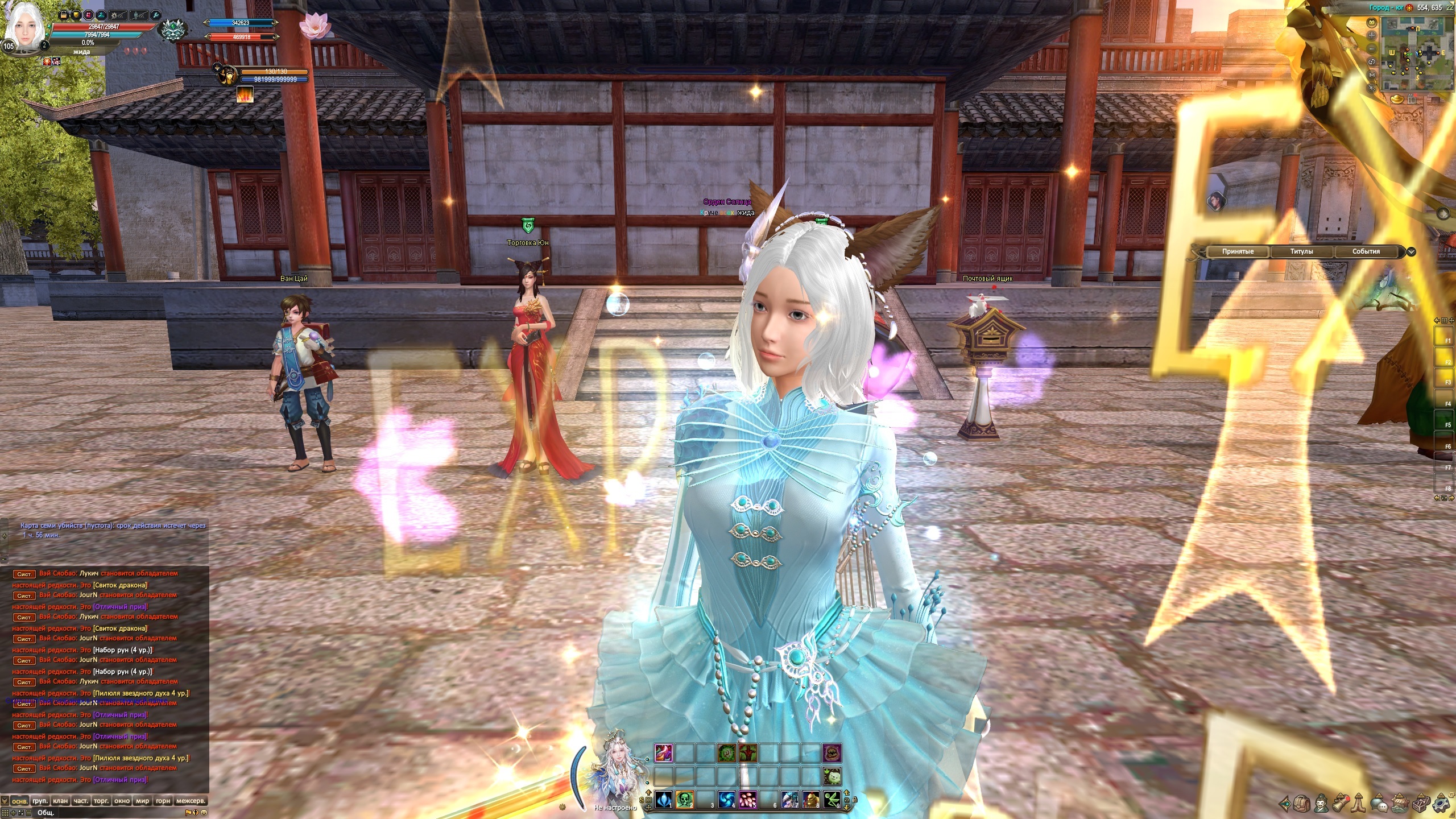Screen dimensions: 1456x819
Task: Click the minimap in the corner
Action: pos(1416,54)
